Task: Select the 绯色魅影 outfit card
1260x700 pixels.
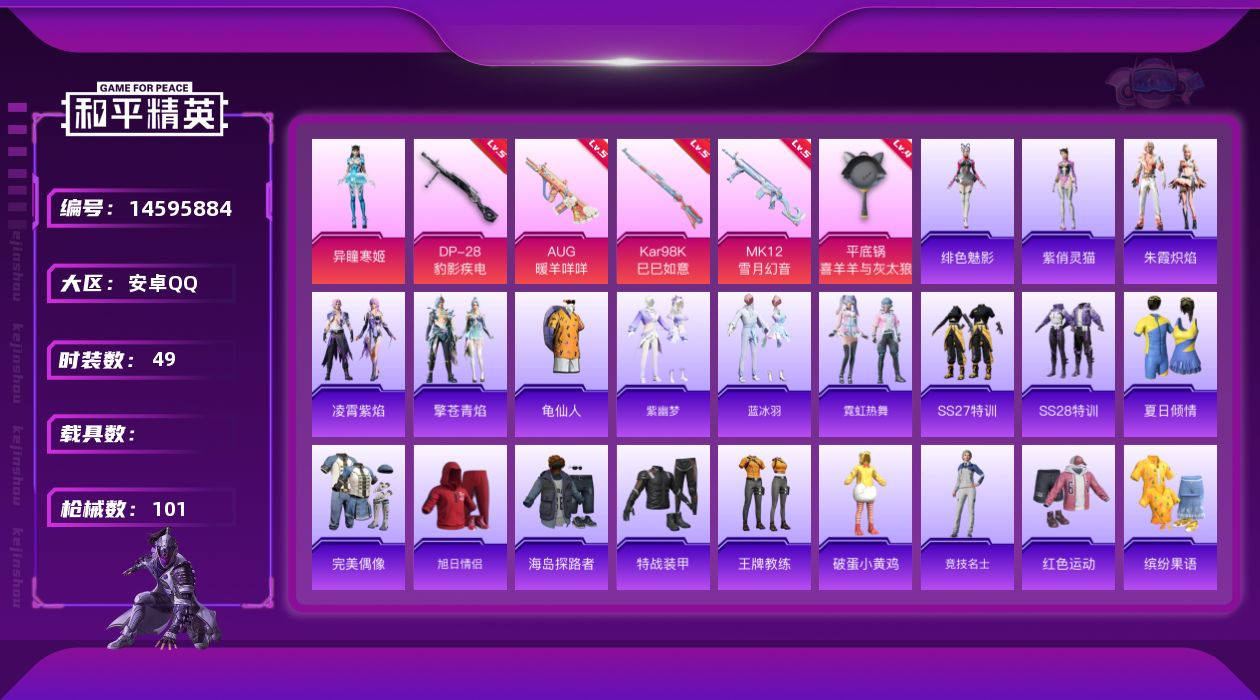Action: pyautogui.click(x=967, y=211)
